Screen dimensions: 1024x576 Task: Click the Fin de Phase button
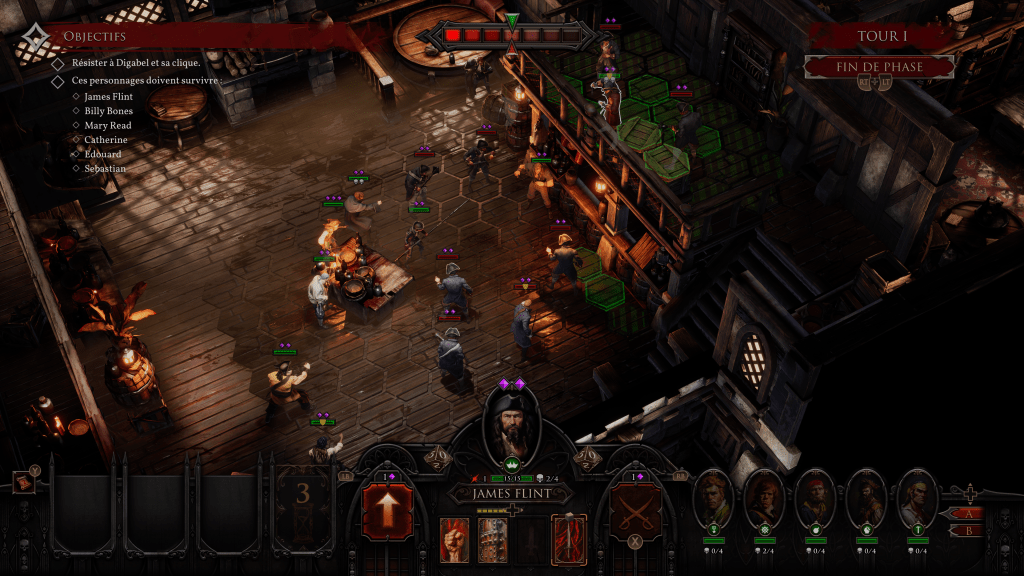click(878, 67)
